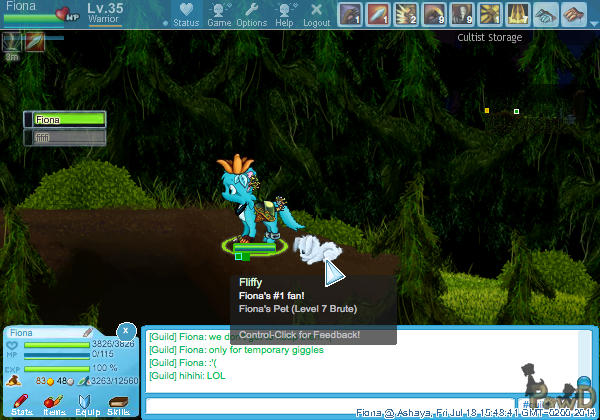
Task: Use the last hotbar slot on the right
Action: point(574,14)
